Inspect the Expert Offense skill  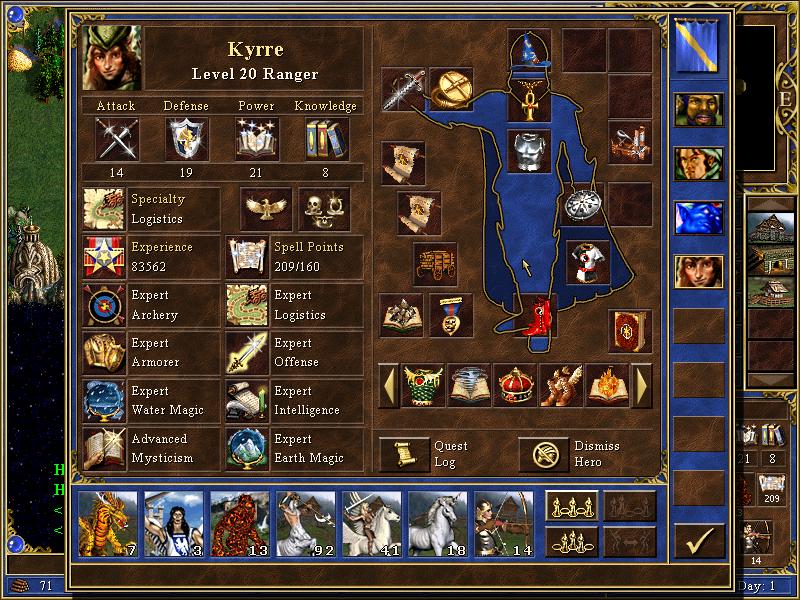coord(248,353)
